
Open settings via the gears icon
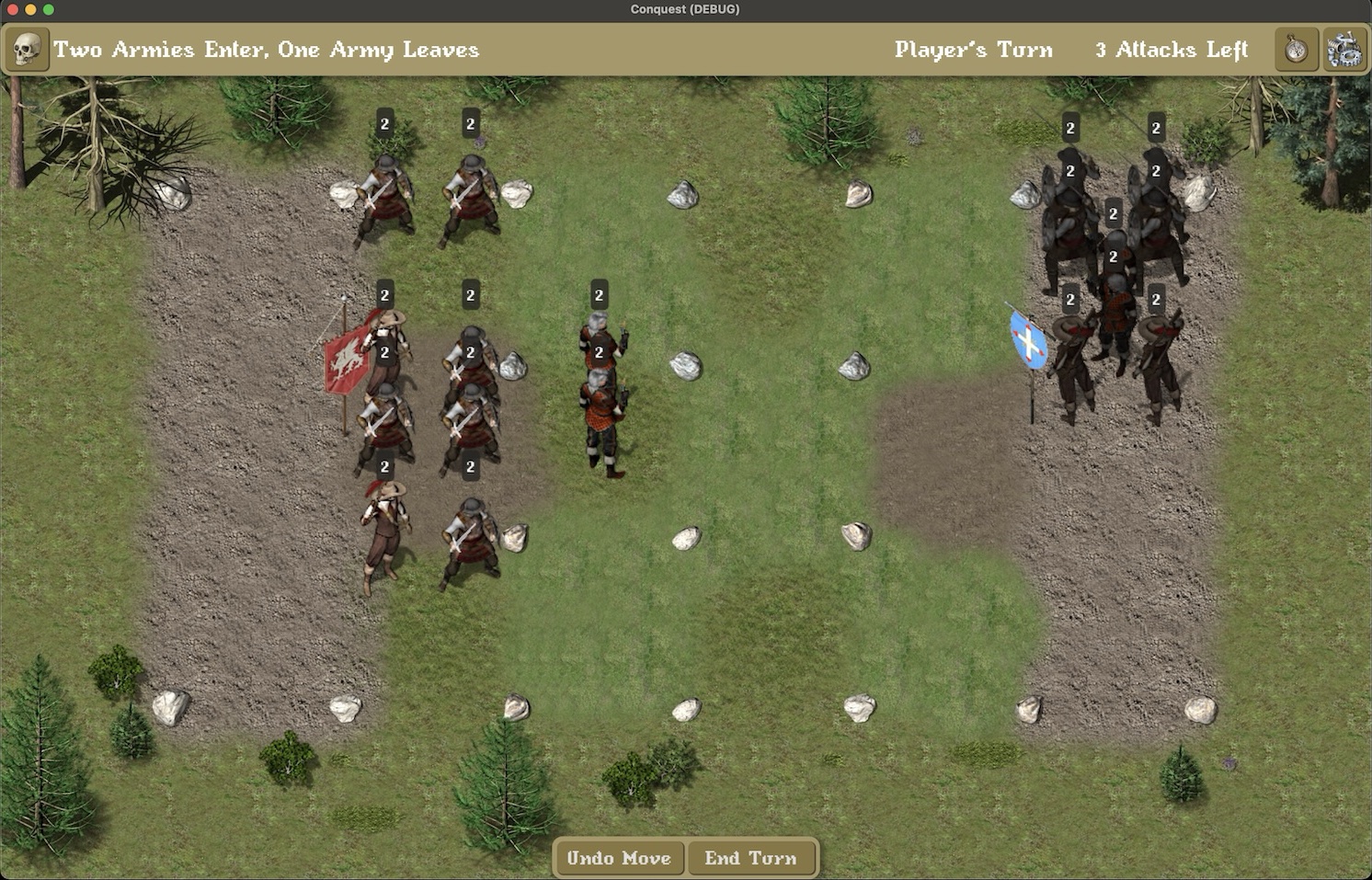1343,49
